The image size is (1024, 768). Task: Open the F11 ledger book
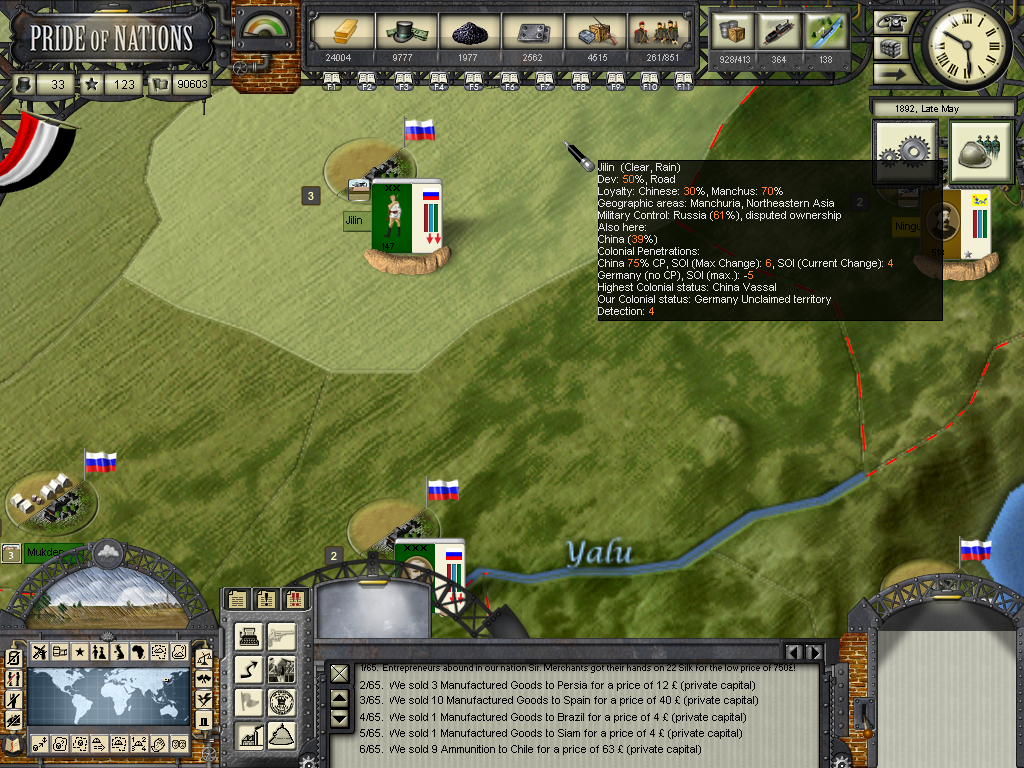[685, 81]
